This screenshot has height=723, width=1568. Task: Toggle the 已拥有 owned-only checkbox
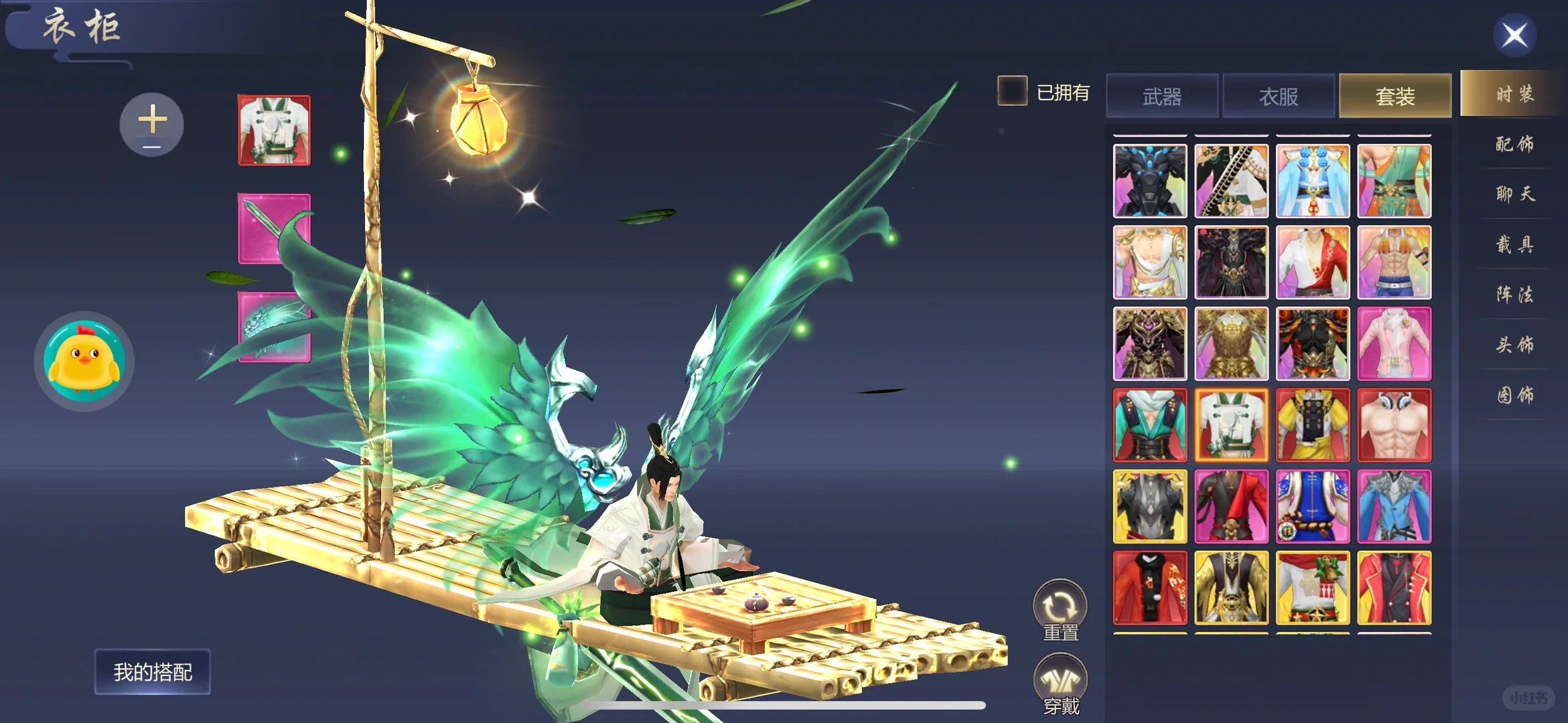pos(1012,91)
